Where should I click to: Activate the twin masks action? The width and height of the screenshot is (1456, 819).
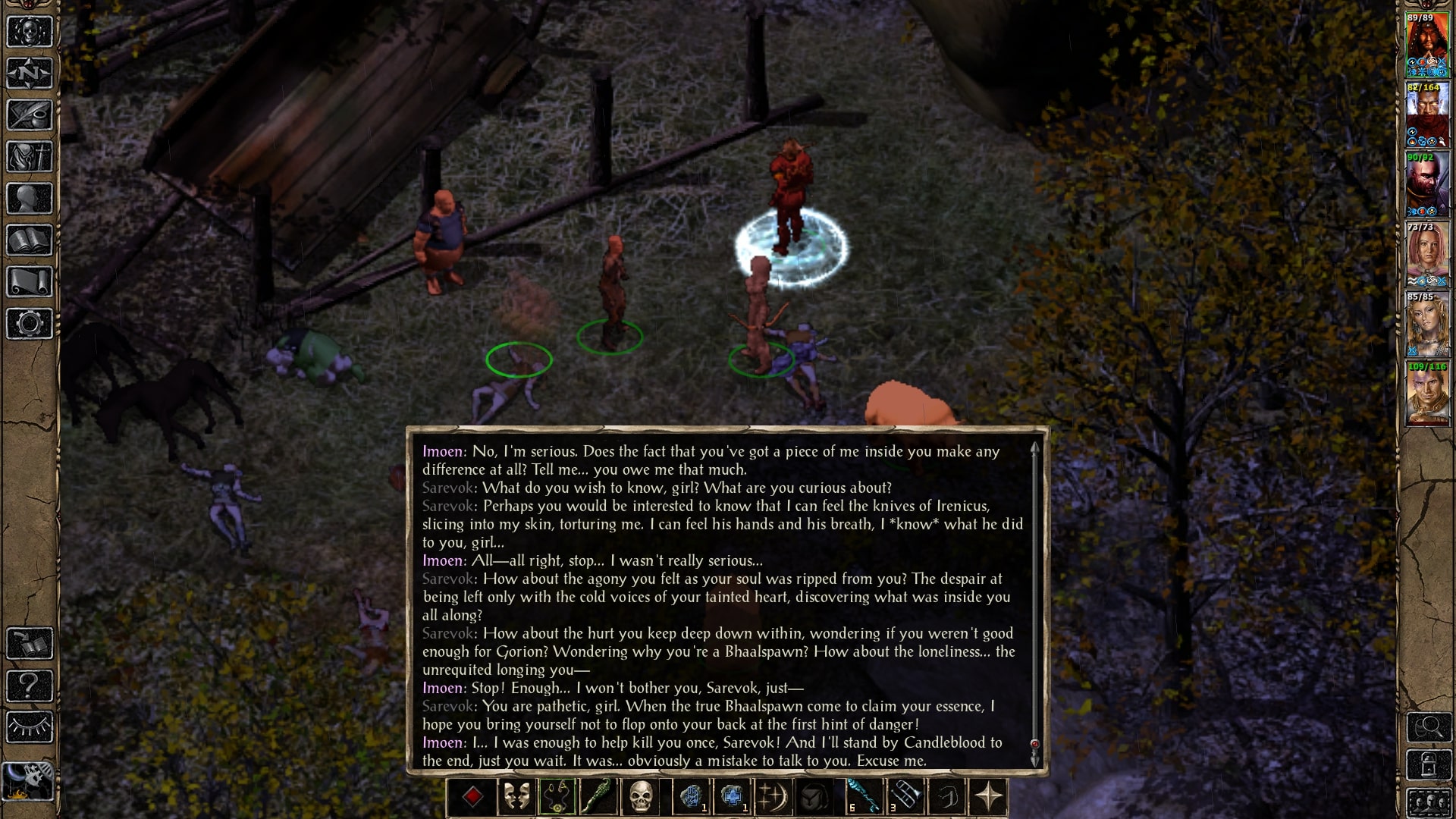tap(516, 797)
